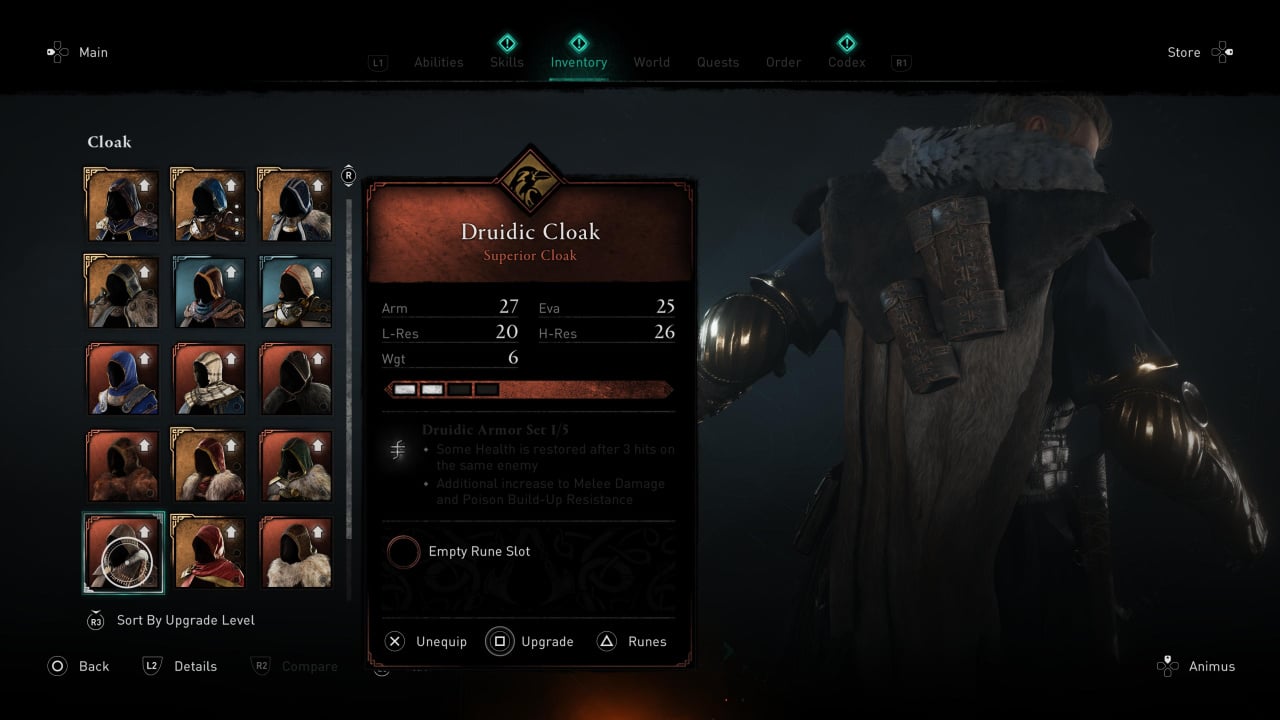
Task: Select the bright blue hooded cloak
Action: coord(122,379)
